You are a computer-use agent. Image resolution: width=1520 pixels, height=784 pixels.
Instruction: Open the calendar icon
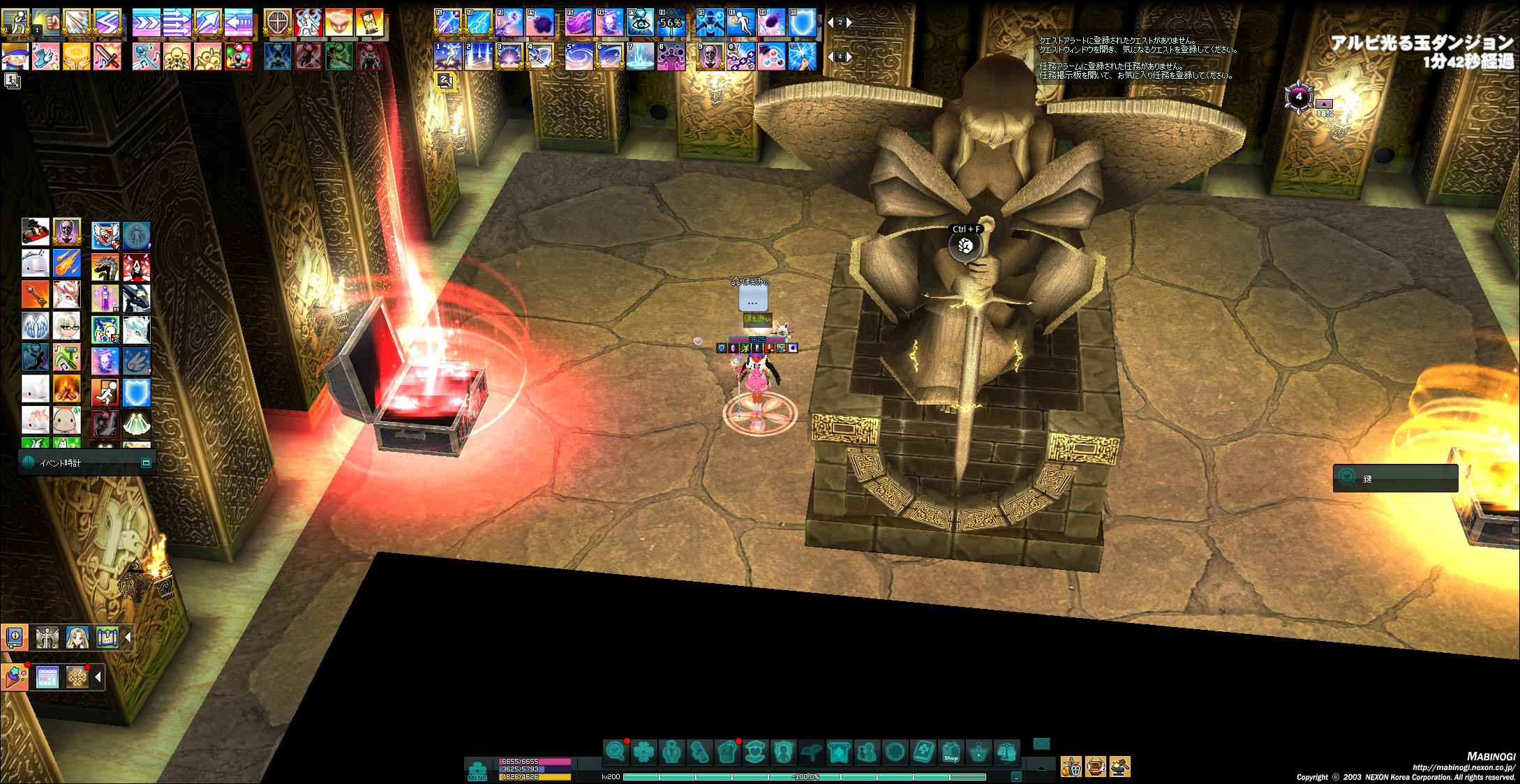pos(47,677)
